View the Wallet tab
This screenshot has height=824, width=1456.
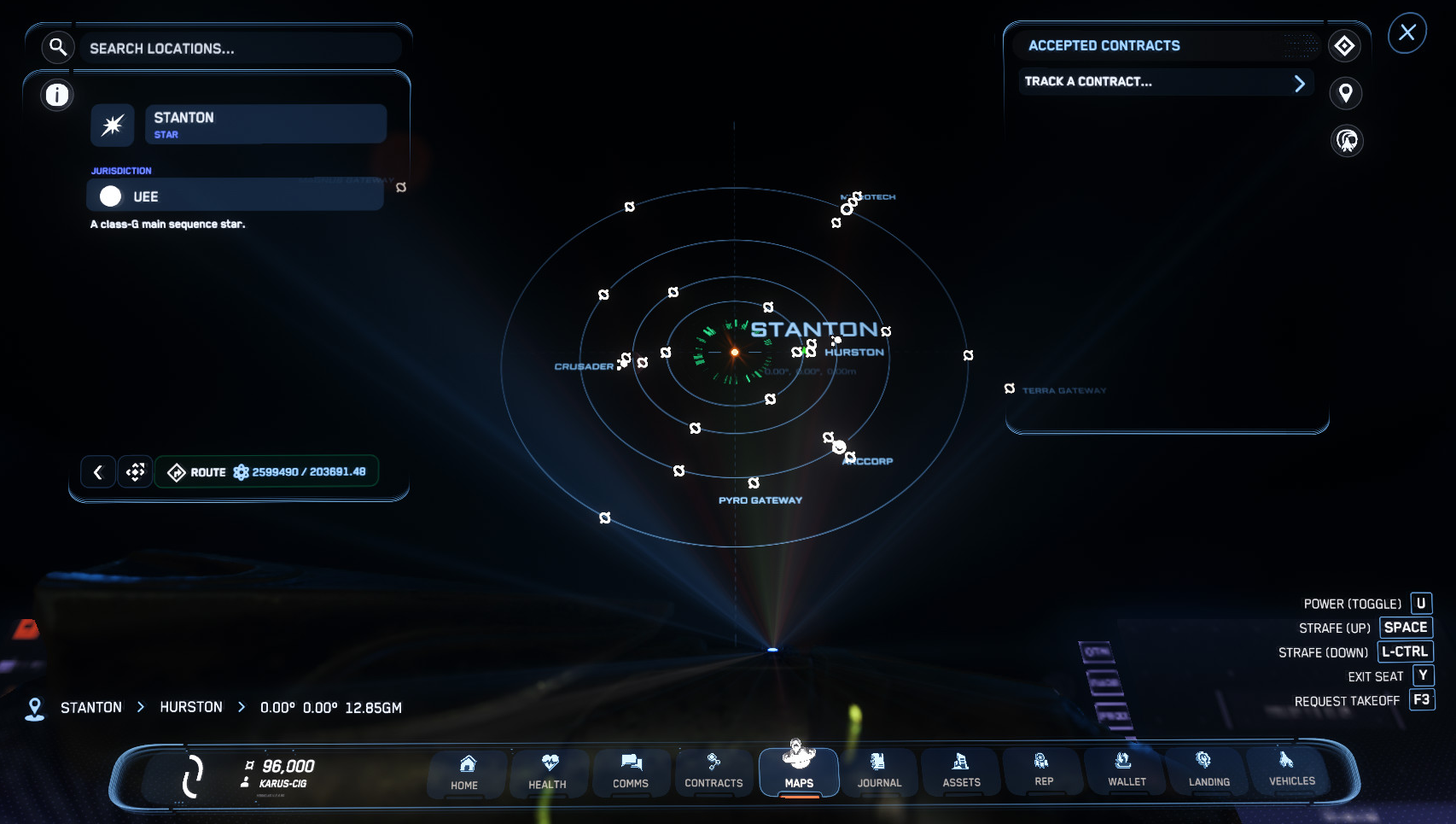(x=1127, y=770)
